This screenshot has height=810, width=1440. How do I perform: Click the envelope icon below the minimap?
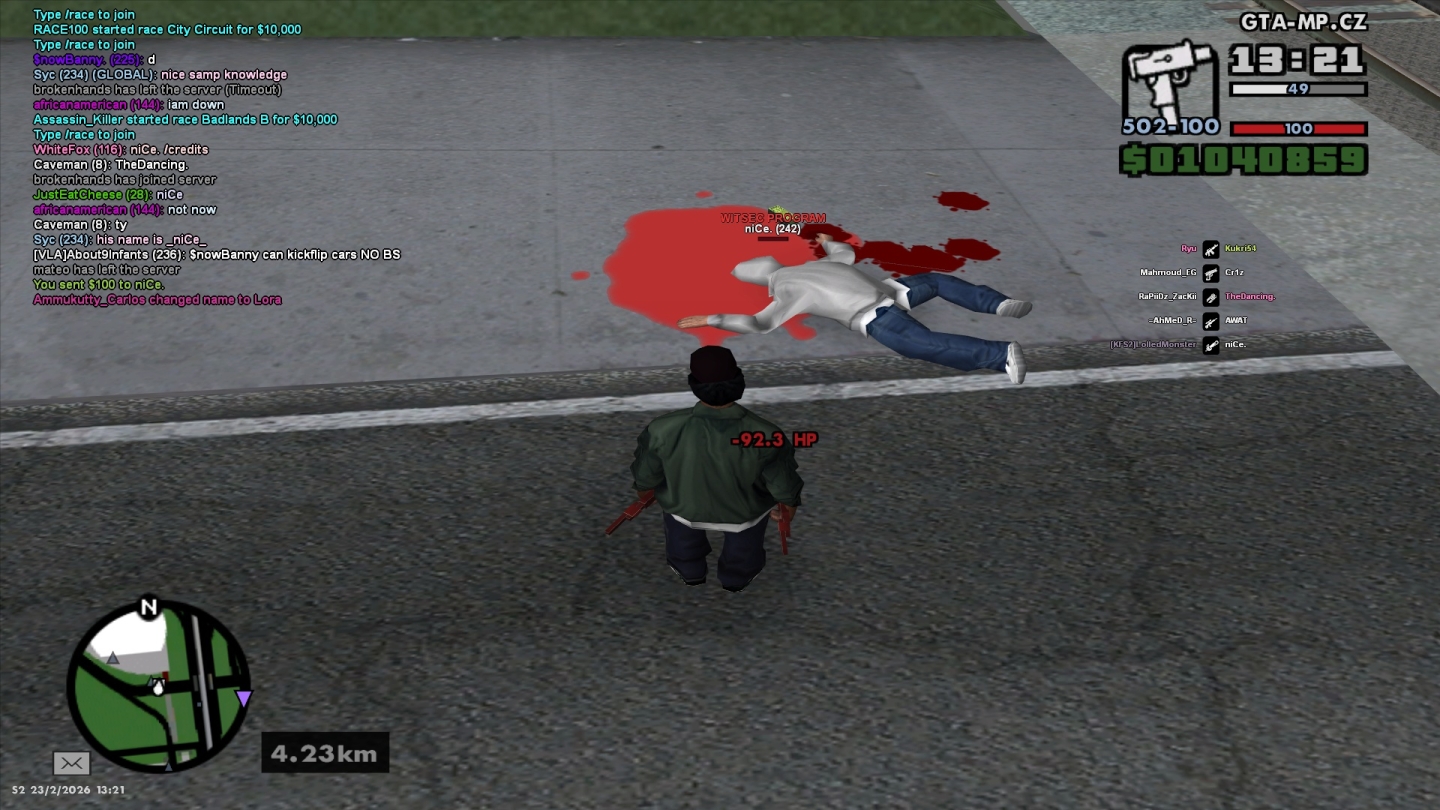71,763
